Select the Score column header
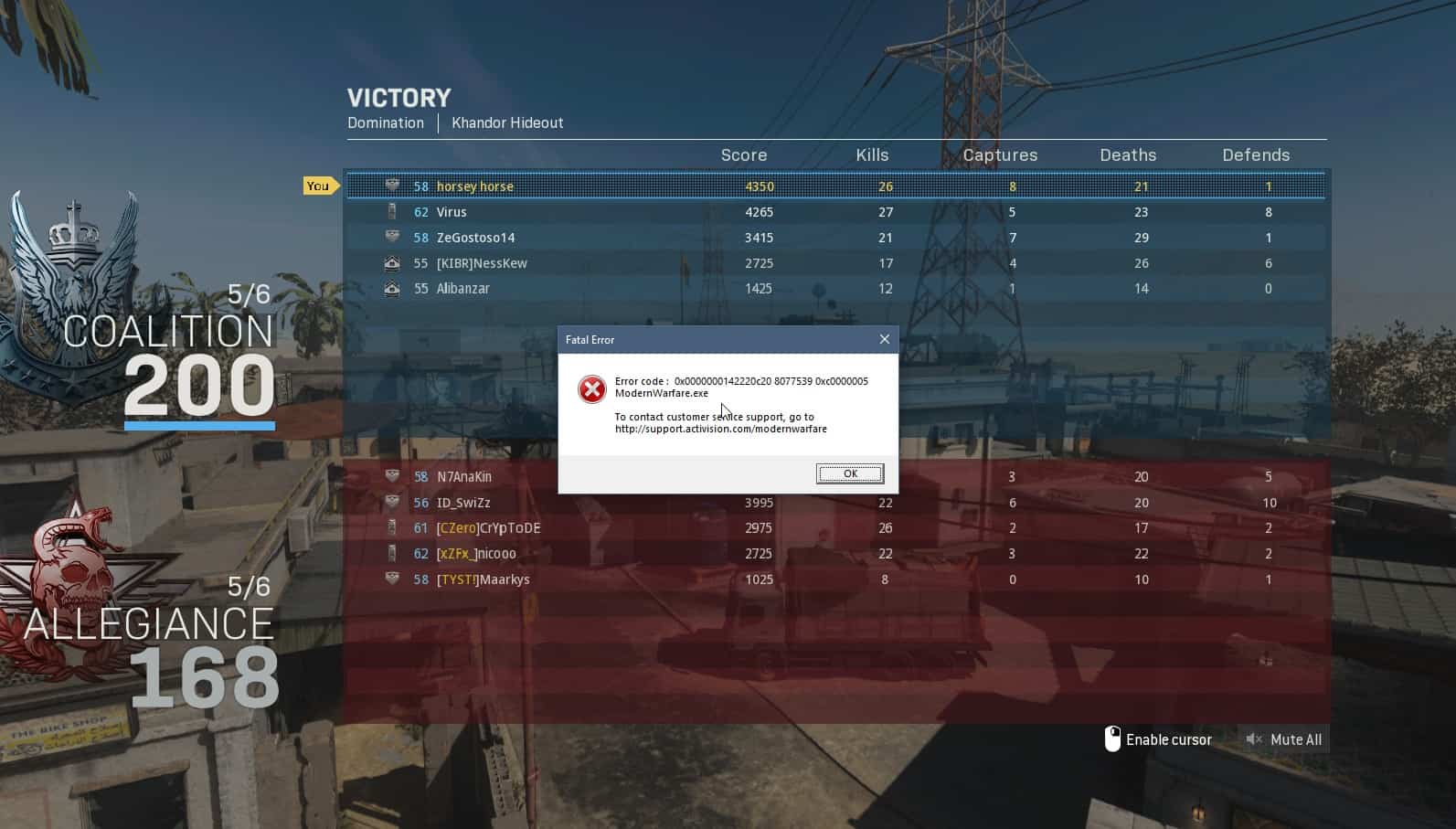Viewport: 1456px width, 829px height. coord(743,154)
